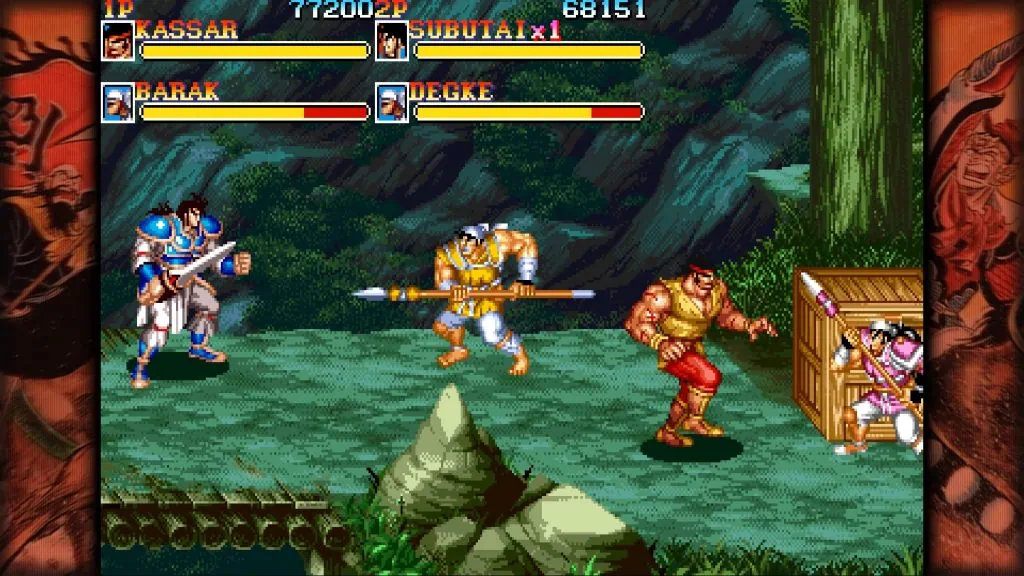This screenshot has width=1024, height=576.
Task: Click Kassar's player portrait
Action: coord(117,41)
